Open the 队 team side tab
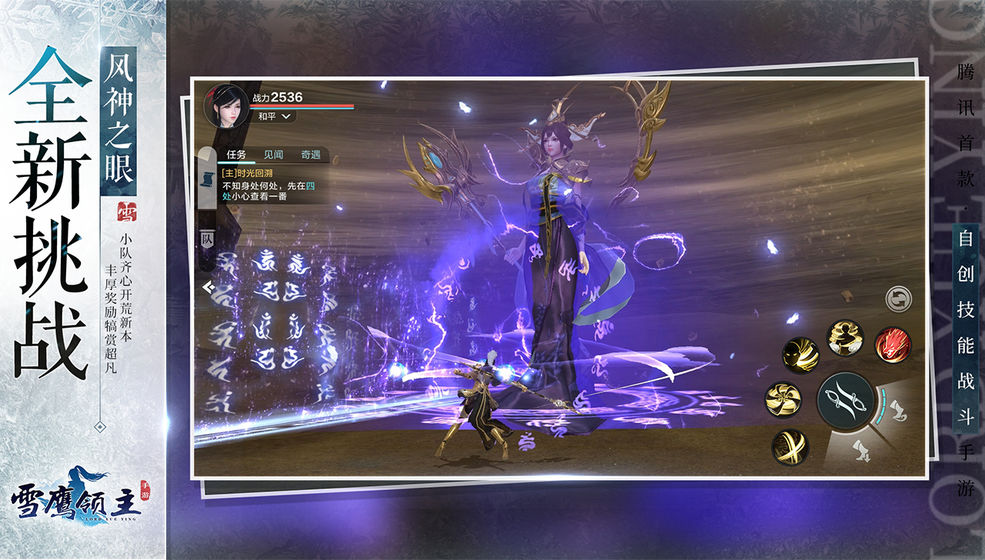 pyautogui.click(x=207, y=239)
